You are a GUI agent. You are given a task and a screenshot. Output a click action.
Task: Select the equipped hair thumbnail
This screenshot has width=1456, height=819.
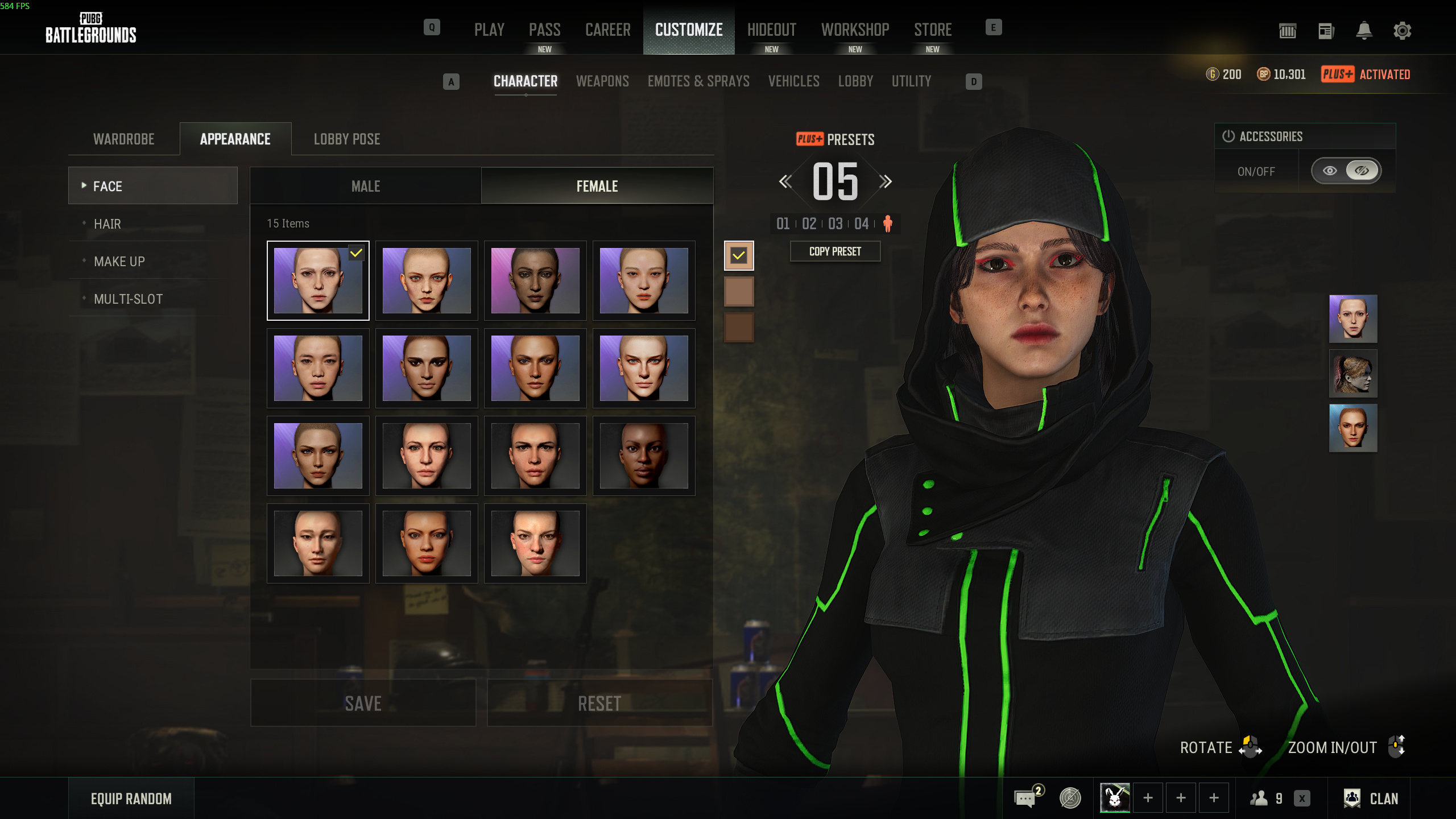(x=1352, y=374)
